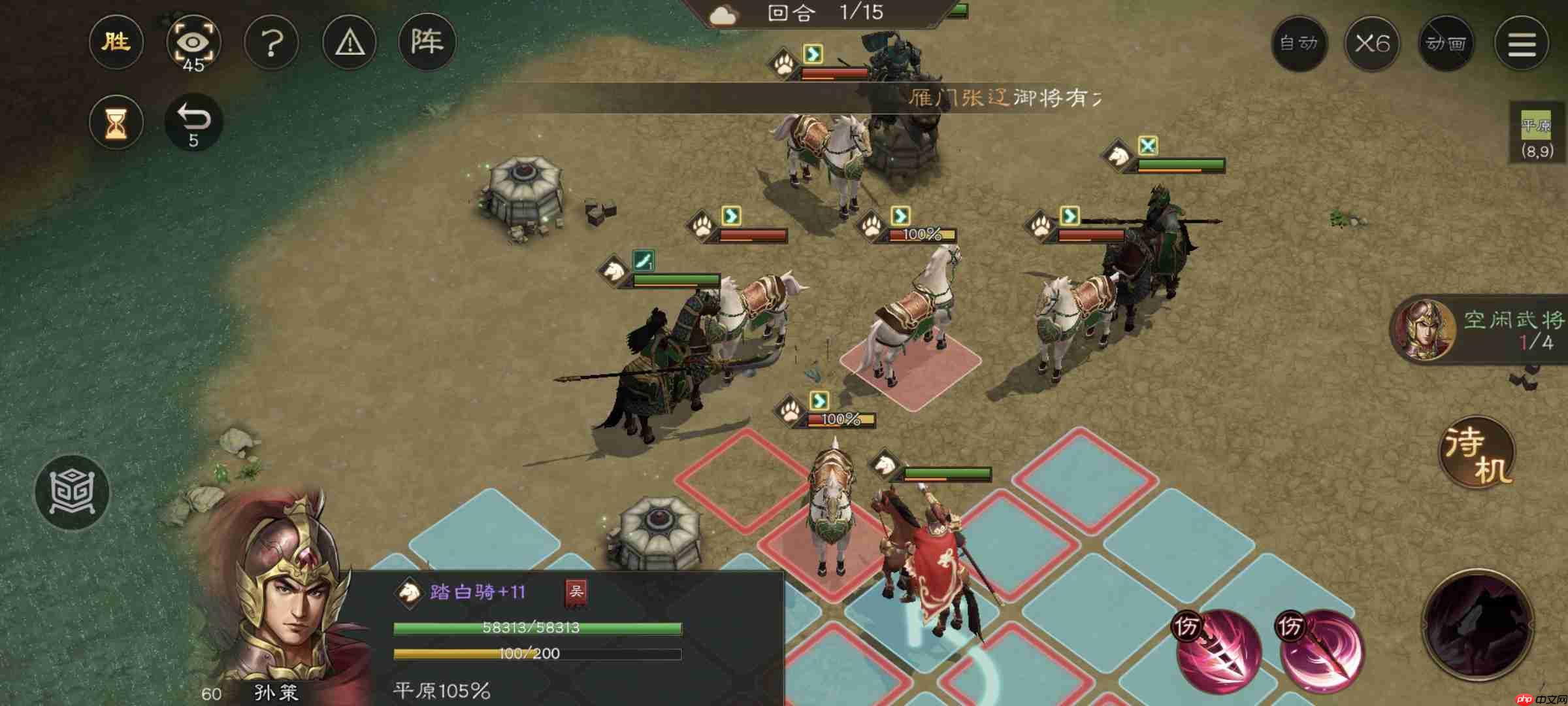This screenshot has height=706, width=1568.
Task: Click the 回合 1/15 turn banner
Action: point(817,13)
